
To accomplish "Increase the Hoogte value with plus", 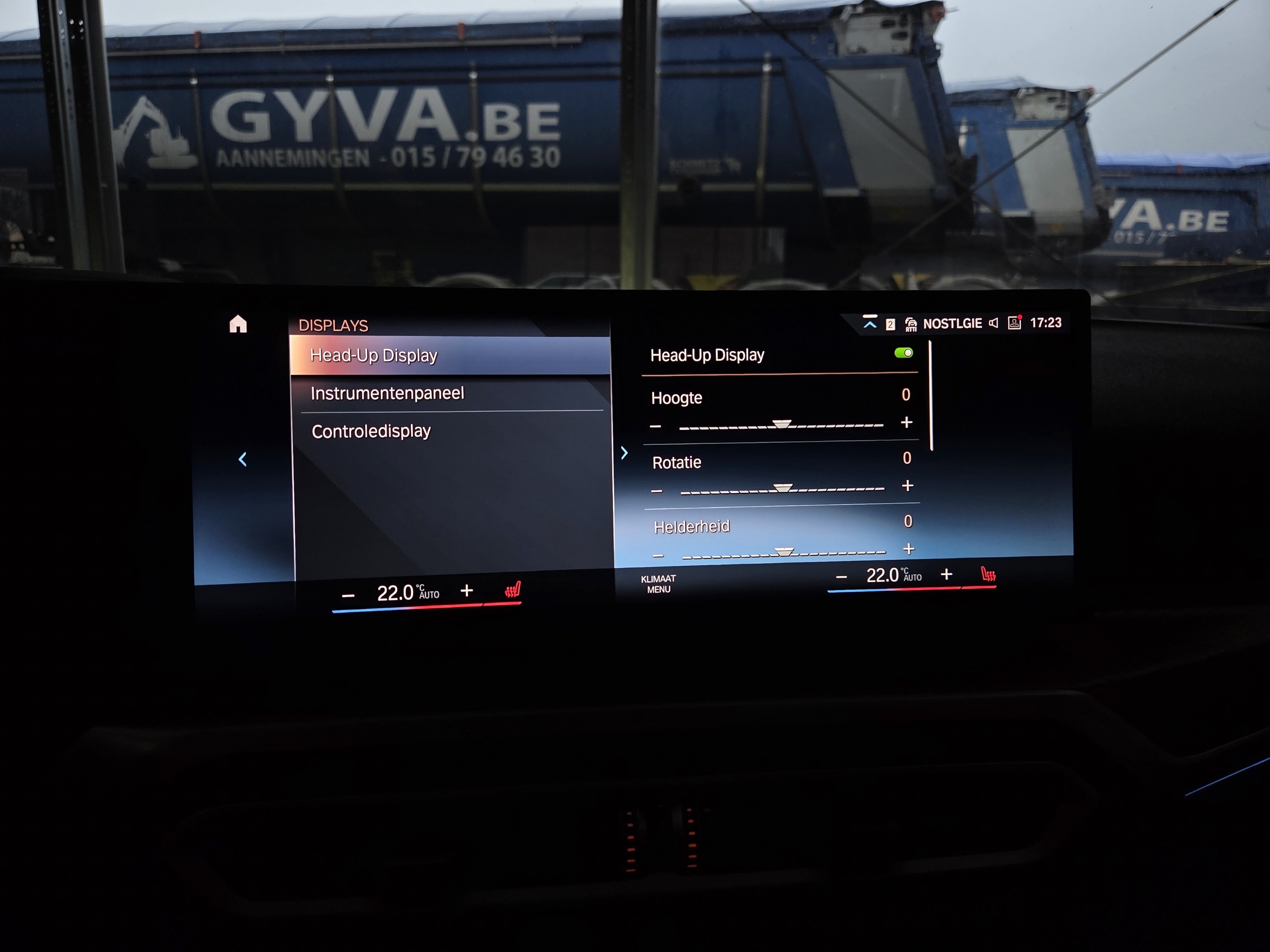I will pyautogui.click(x=906, y=422).
